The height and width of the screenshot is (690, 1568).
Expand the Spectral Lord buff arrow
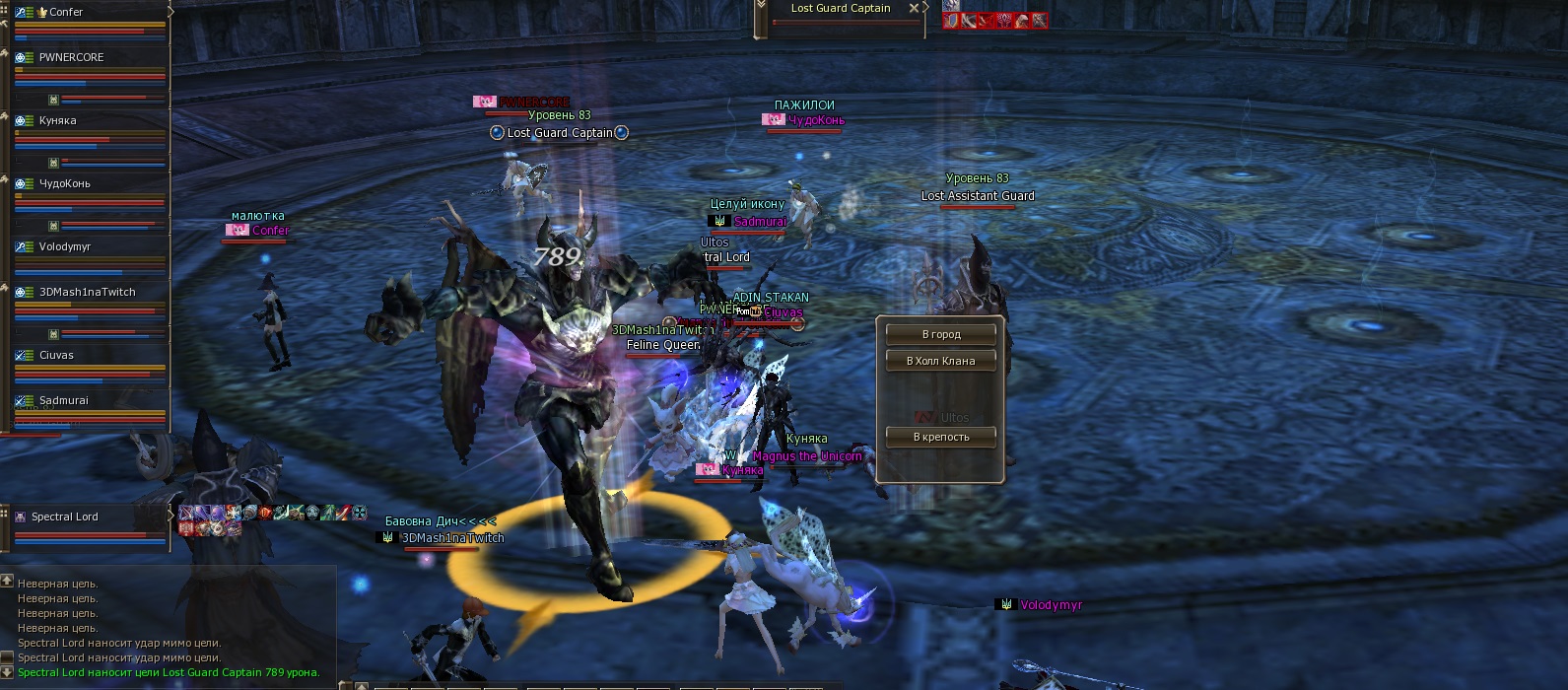point(171,514)
